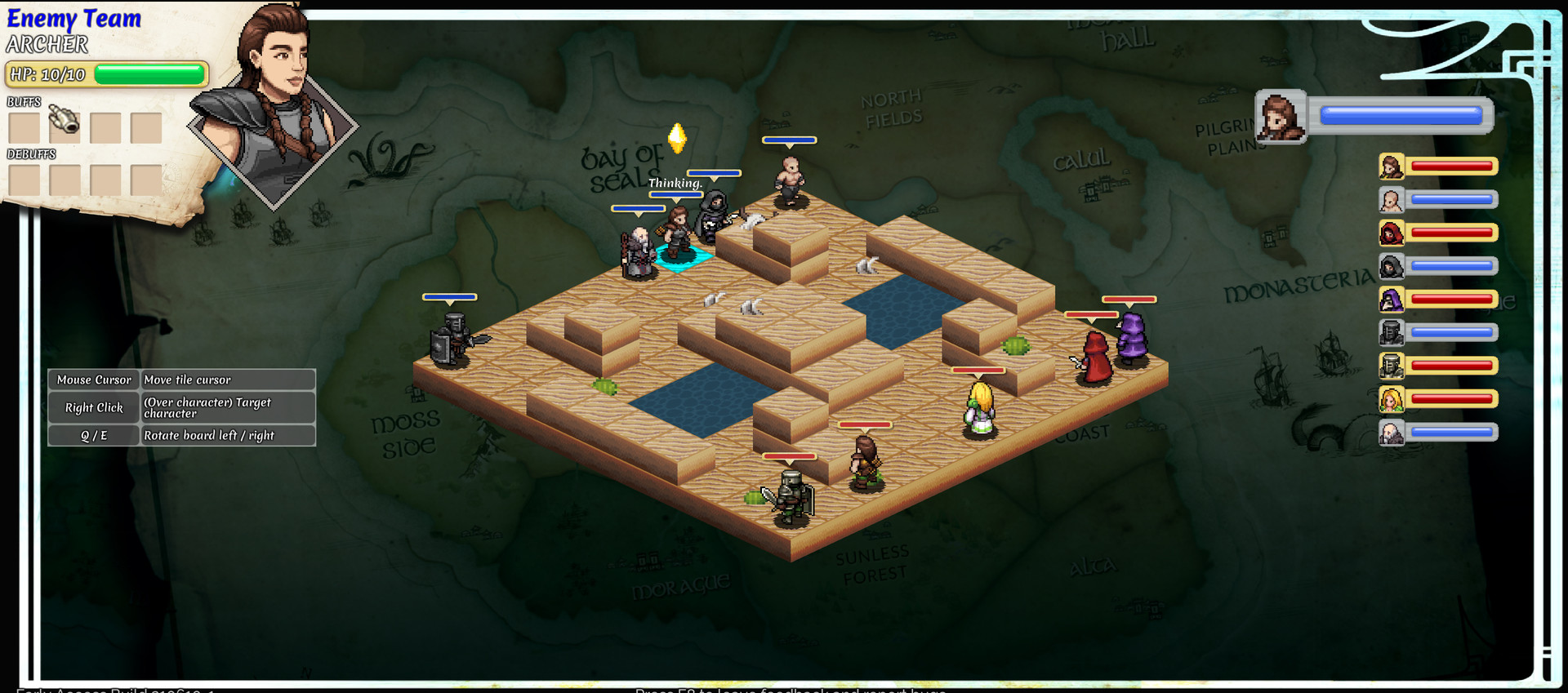
Task: Select the blonde white-dressed unit on the board
Action: point(979,410)
